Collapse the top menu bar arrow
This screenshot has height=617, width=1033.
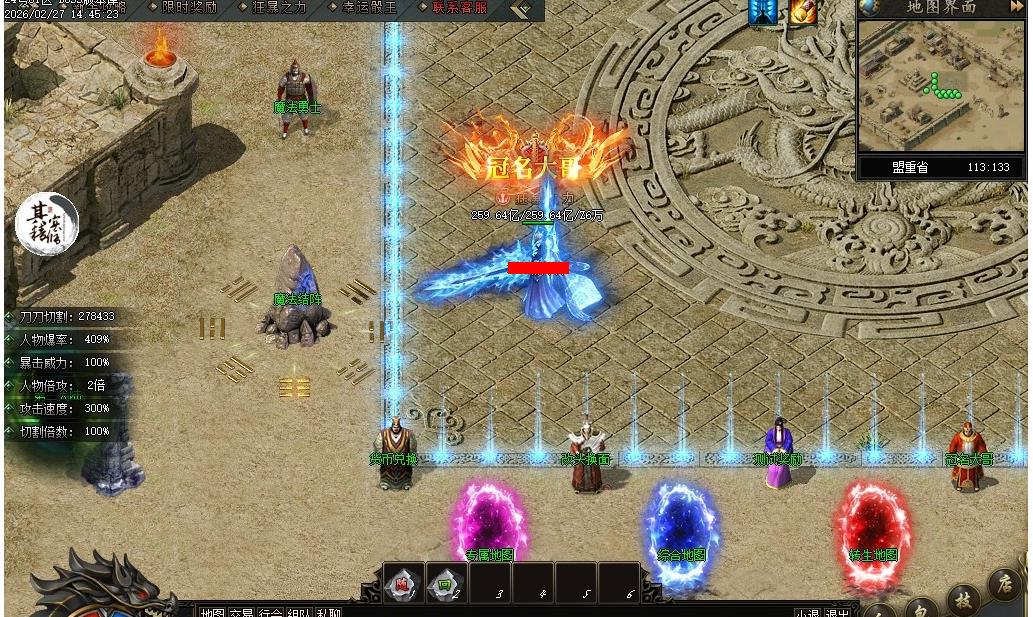pos(521,9)
